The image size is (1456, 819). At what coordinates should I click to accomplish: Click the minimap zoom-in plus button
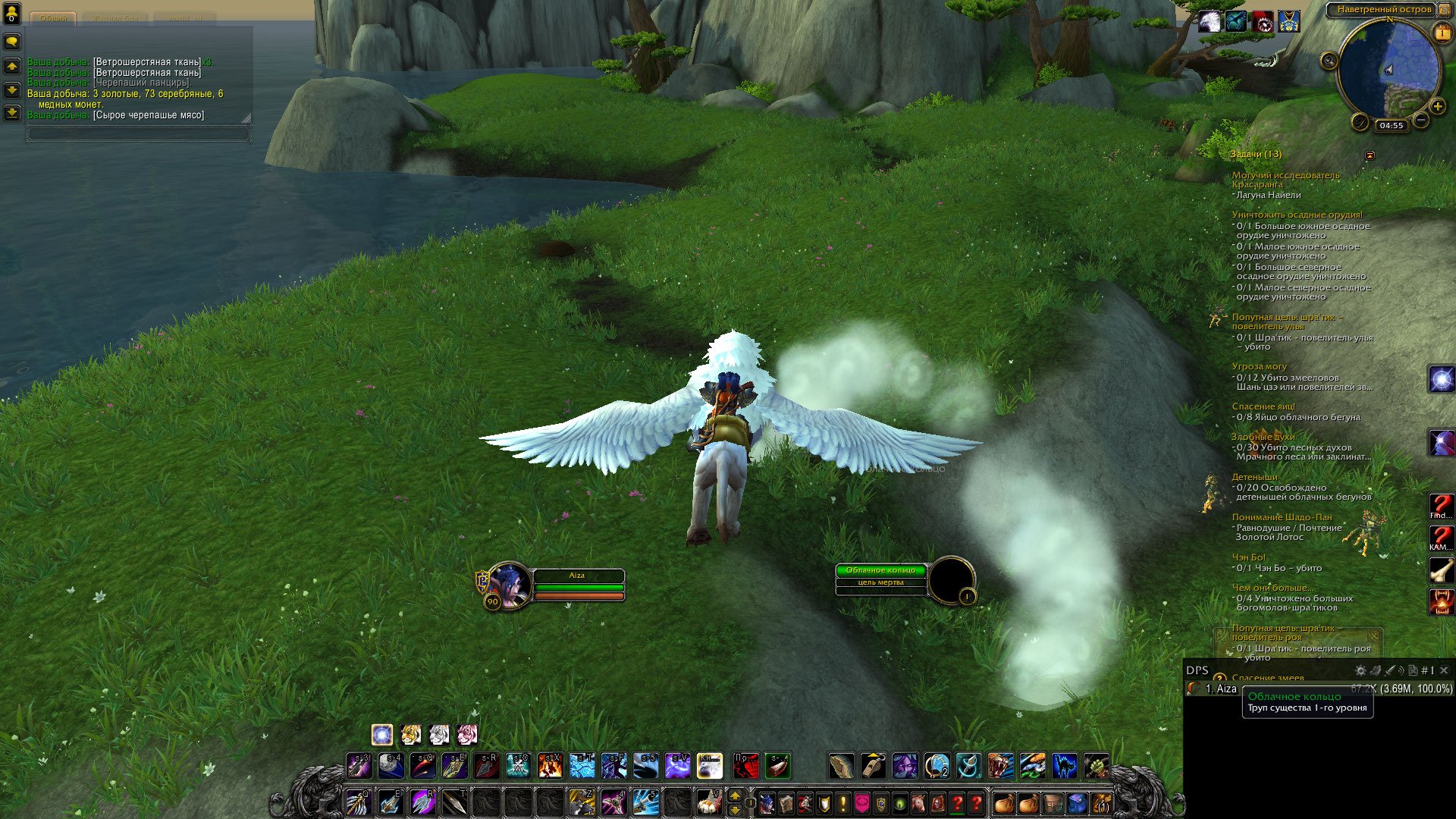[1437, 106]
